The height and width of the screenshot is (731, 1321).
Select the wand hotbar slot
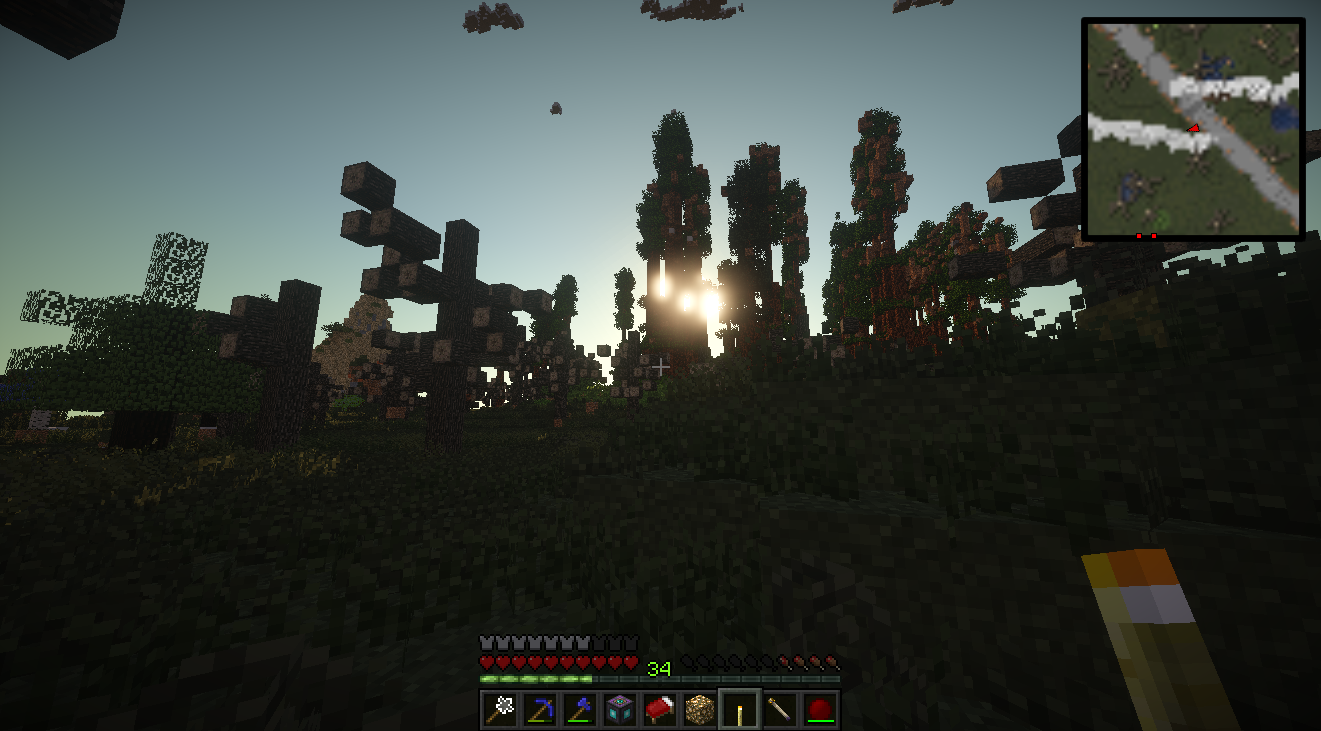[780, 710]
